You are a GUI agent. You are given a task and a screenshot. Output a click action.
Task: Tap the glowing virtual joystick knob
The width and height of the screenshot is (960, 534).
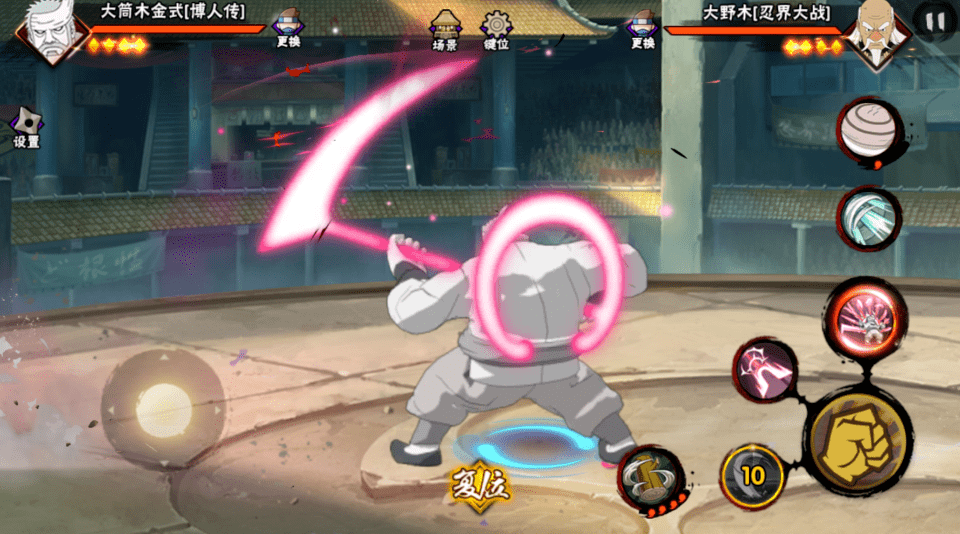(163, 409)
